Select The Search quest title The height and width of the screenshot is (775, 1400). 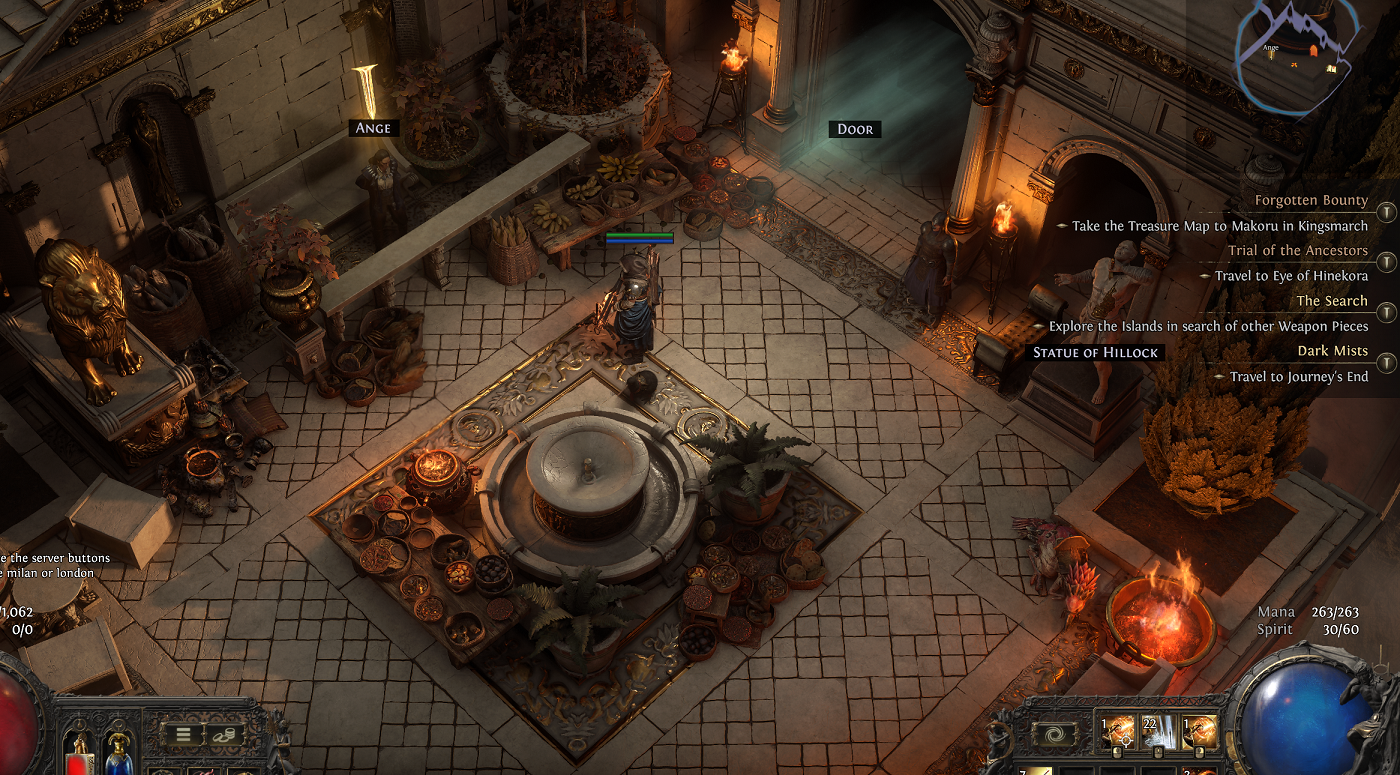[x=1332, y=300]
